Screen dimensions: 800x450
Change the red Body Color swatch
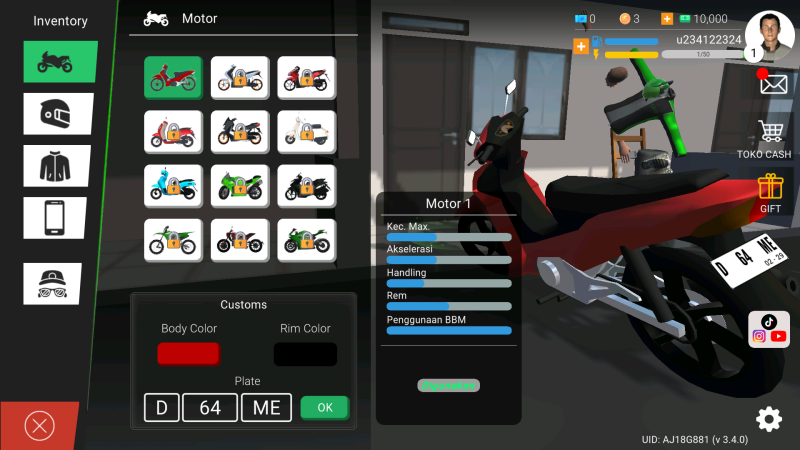click(188, 354)
